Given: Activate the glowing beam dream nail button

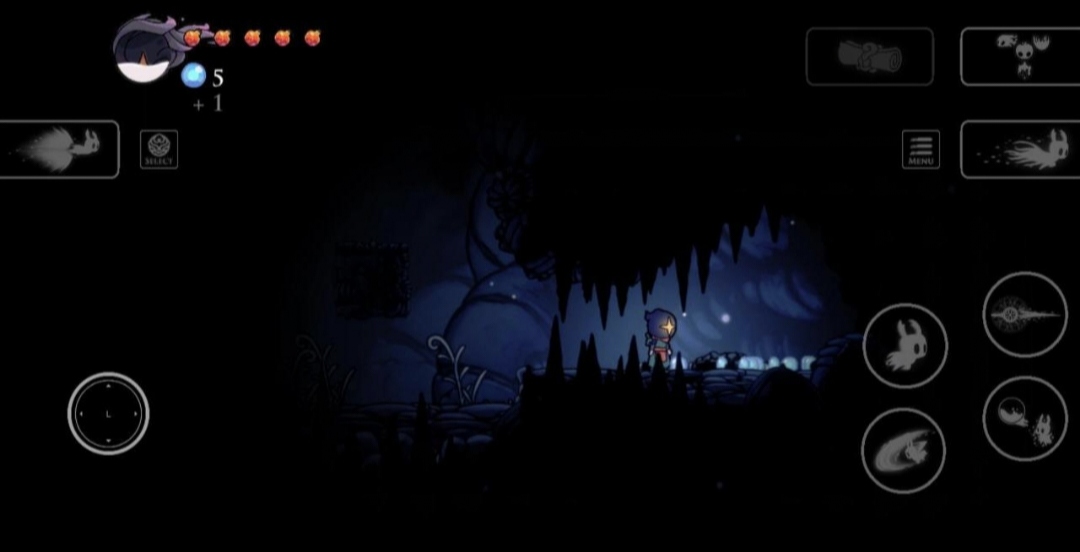Looking at the screenshot, I should [1024, 314].
